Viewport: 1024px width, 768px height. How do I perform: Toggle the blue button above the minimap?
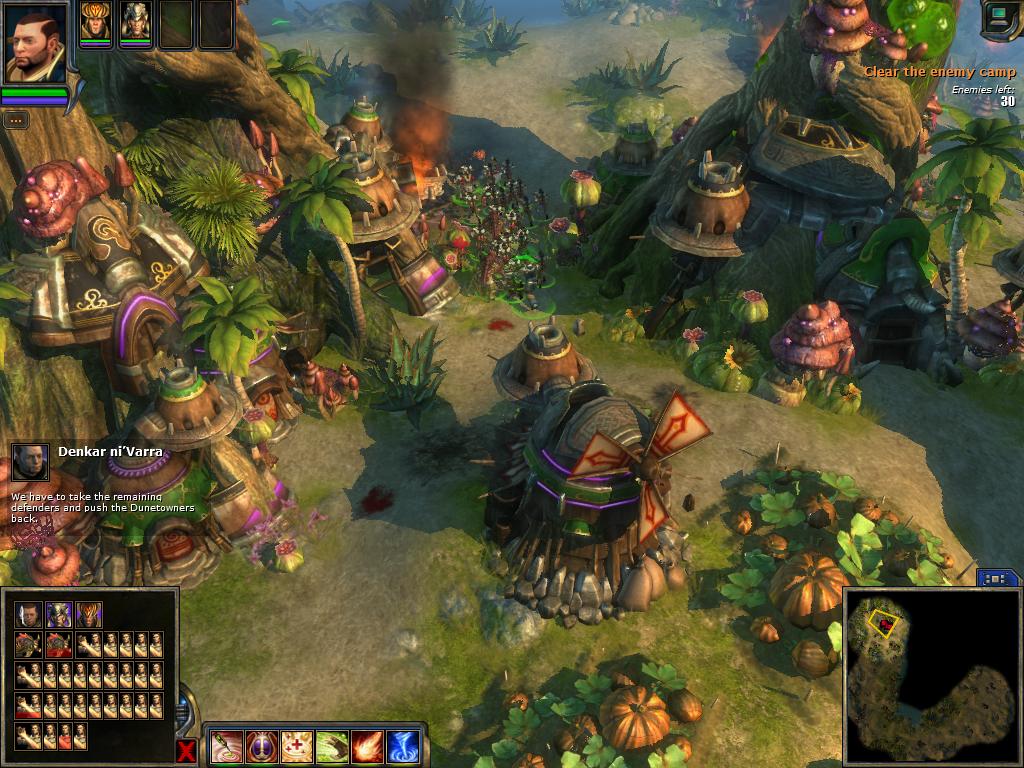(997, 578)
